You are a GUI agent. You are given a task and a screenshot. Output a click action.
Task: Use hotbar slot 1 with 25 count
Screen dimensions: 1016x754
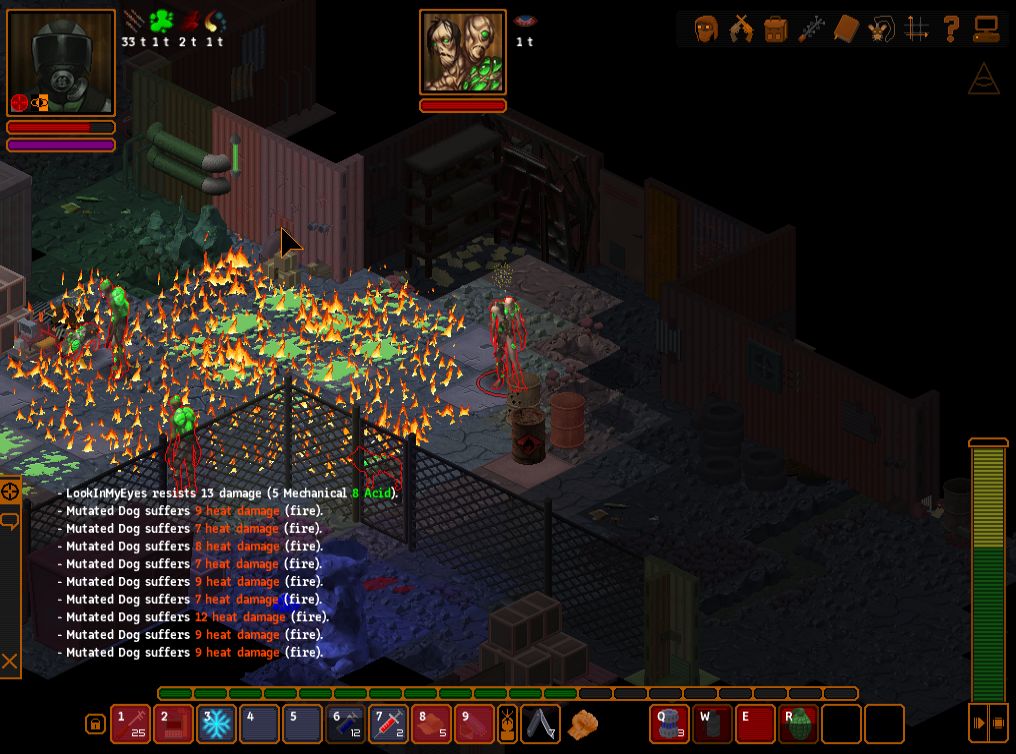tap(130, 723)
